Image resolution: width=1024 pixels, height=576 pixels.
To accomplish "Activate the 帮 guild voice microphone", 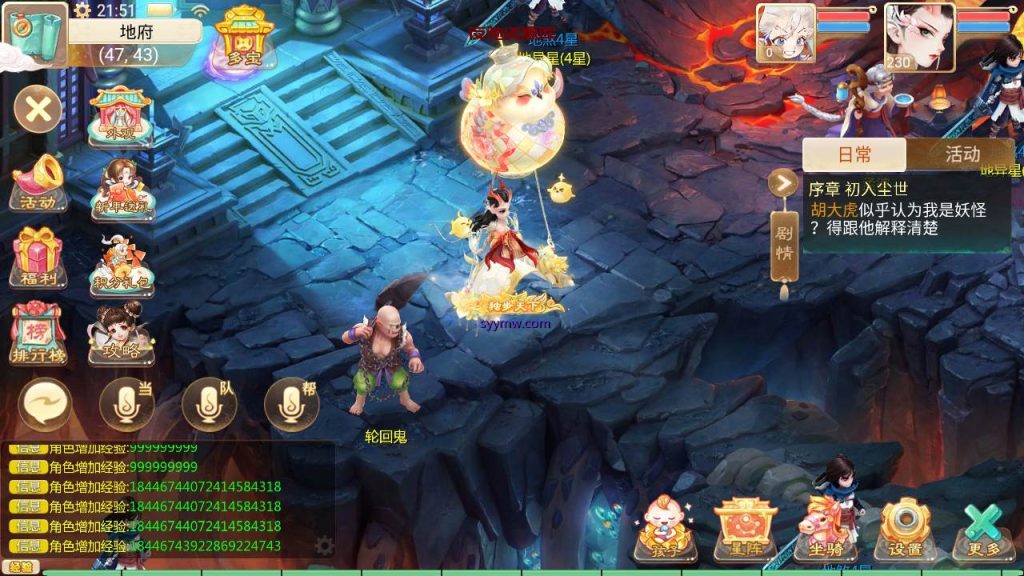I will pyautogui.click(x=291, y=404).
